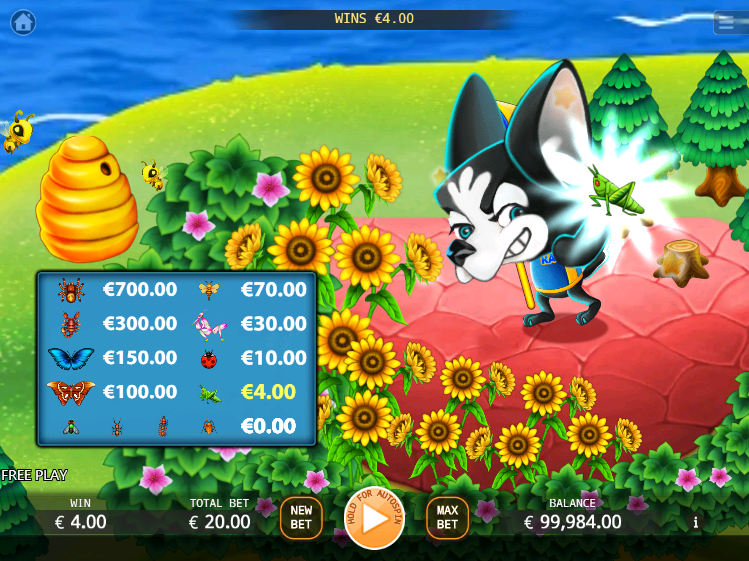Select the Max Bet button
Image resolution: width=749 pixels, height=561 pixels.
coord(447,518)
